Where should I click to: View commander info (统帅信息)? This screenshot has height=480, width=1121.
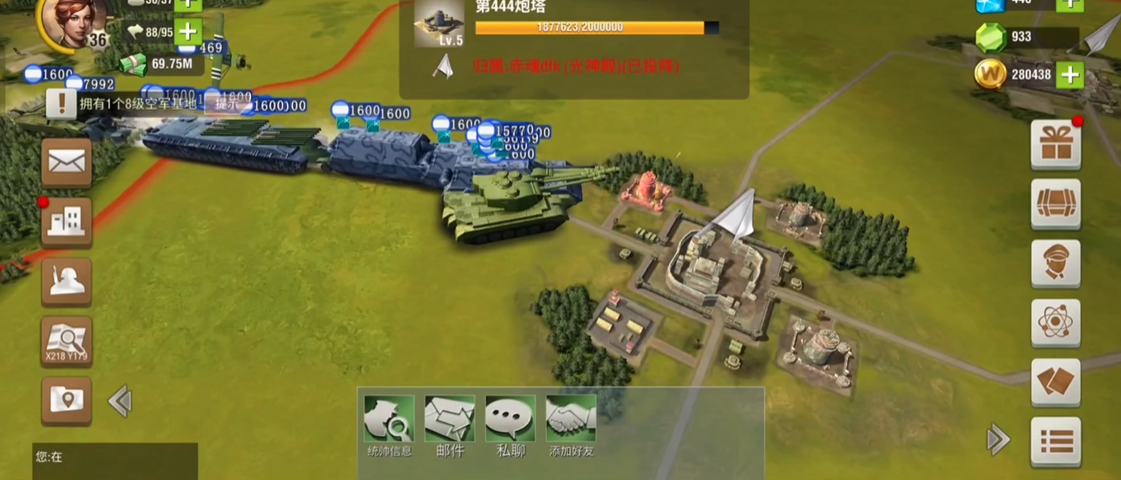pyautogui.click(x=389, y=425)
